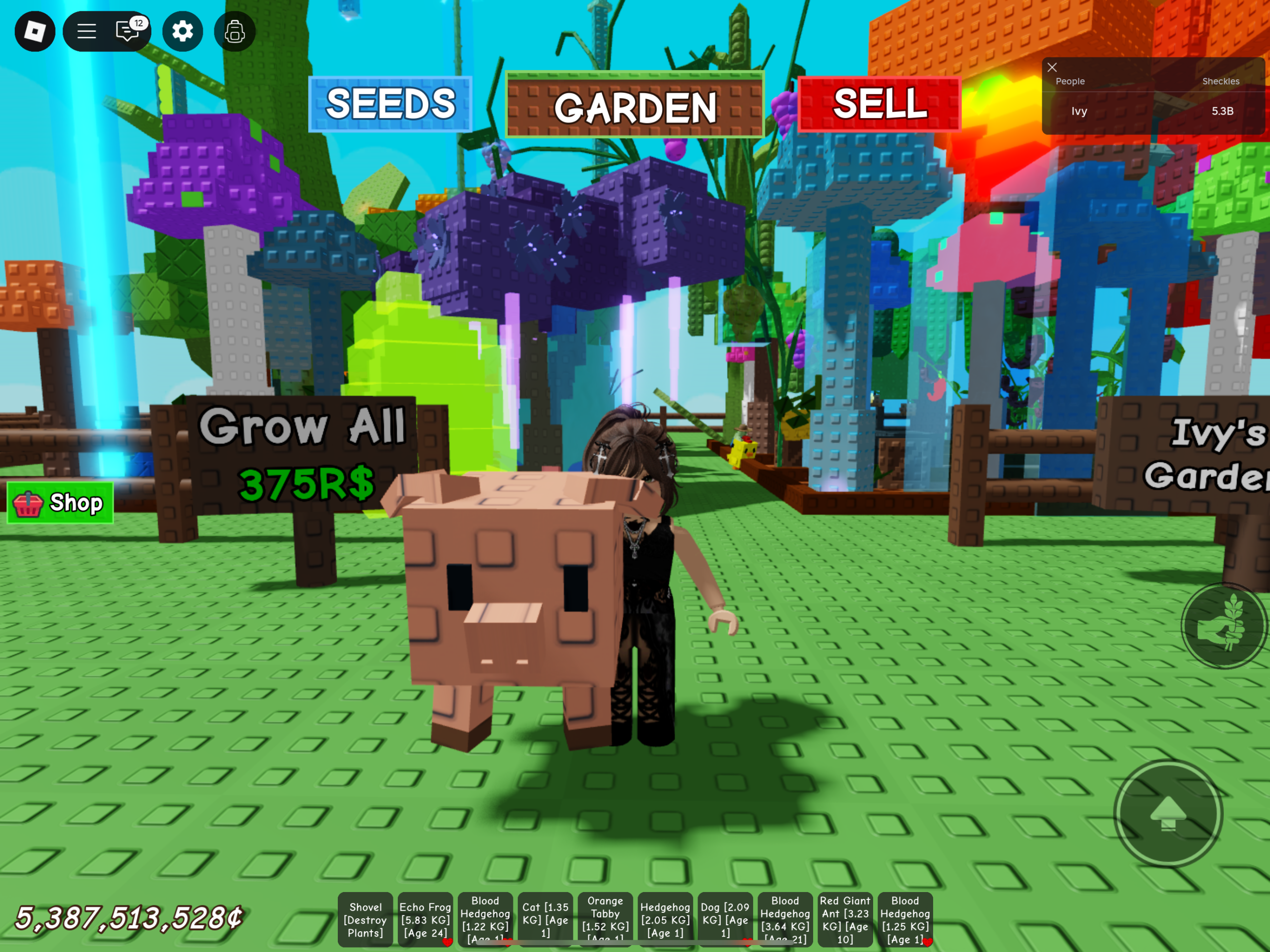The width and height of the screenshot is (1270, 952).
Task: Select Ivy in the player leaderboard
Action: coord(1079,112)
